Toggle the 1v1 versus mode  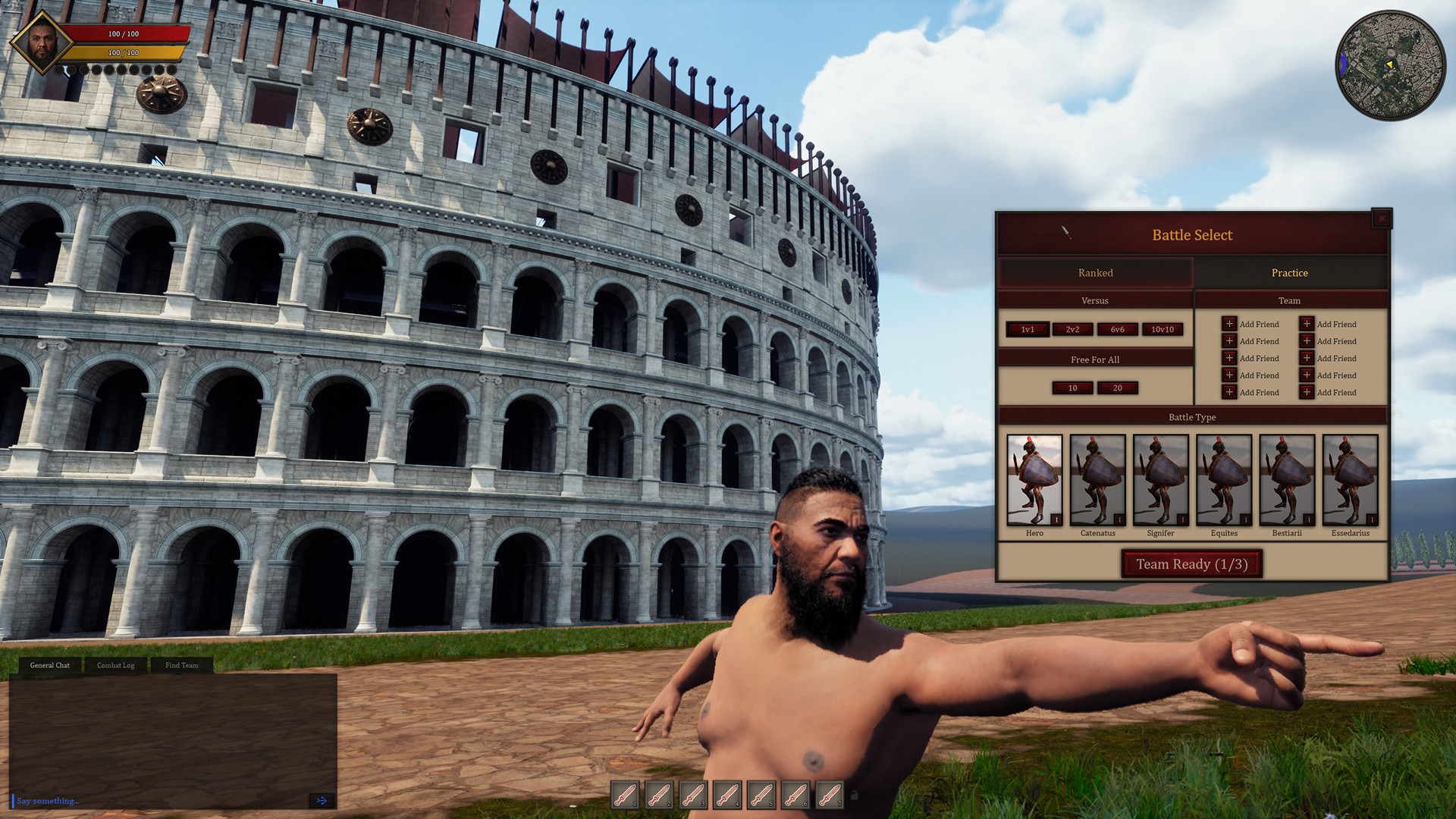coord(1027,330)
